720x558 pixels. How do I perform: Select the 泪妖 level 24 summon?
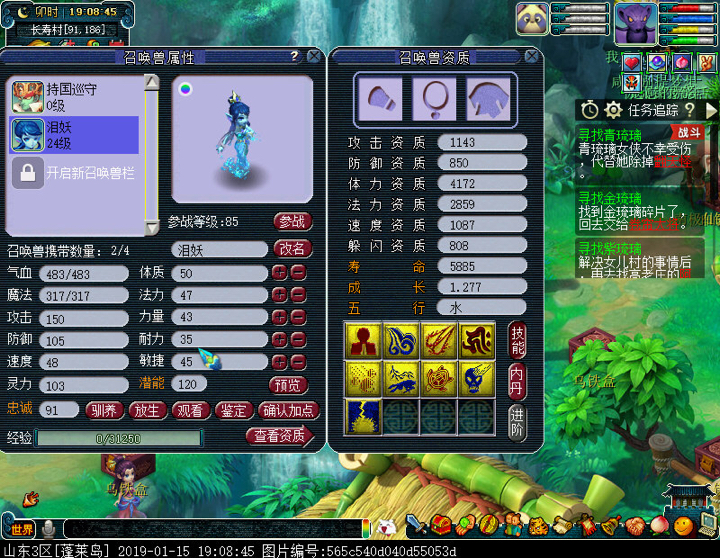coord(75,135)
